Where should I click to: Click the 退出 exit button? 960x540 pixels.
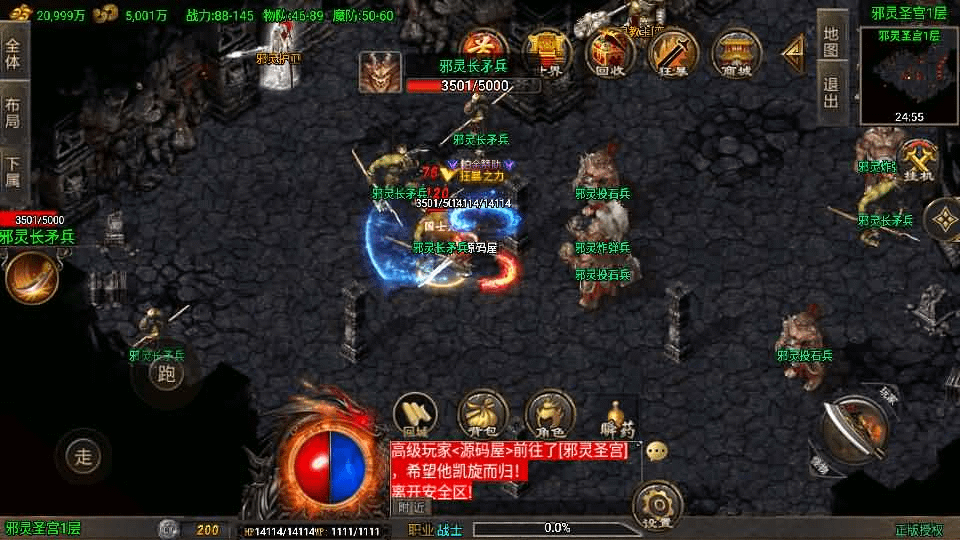[831, 91]
